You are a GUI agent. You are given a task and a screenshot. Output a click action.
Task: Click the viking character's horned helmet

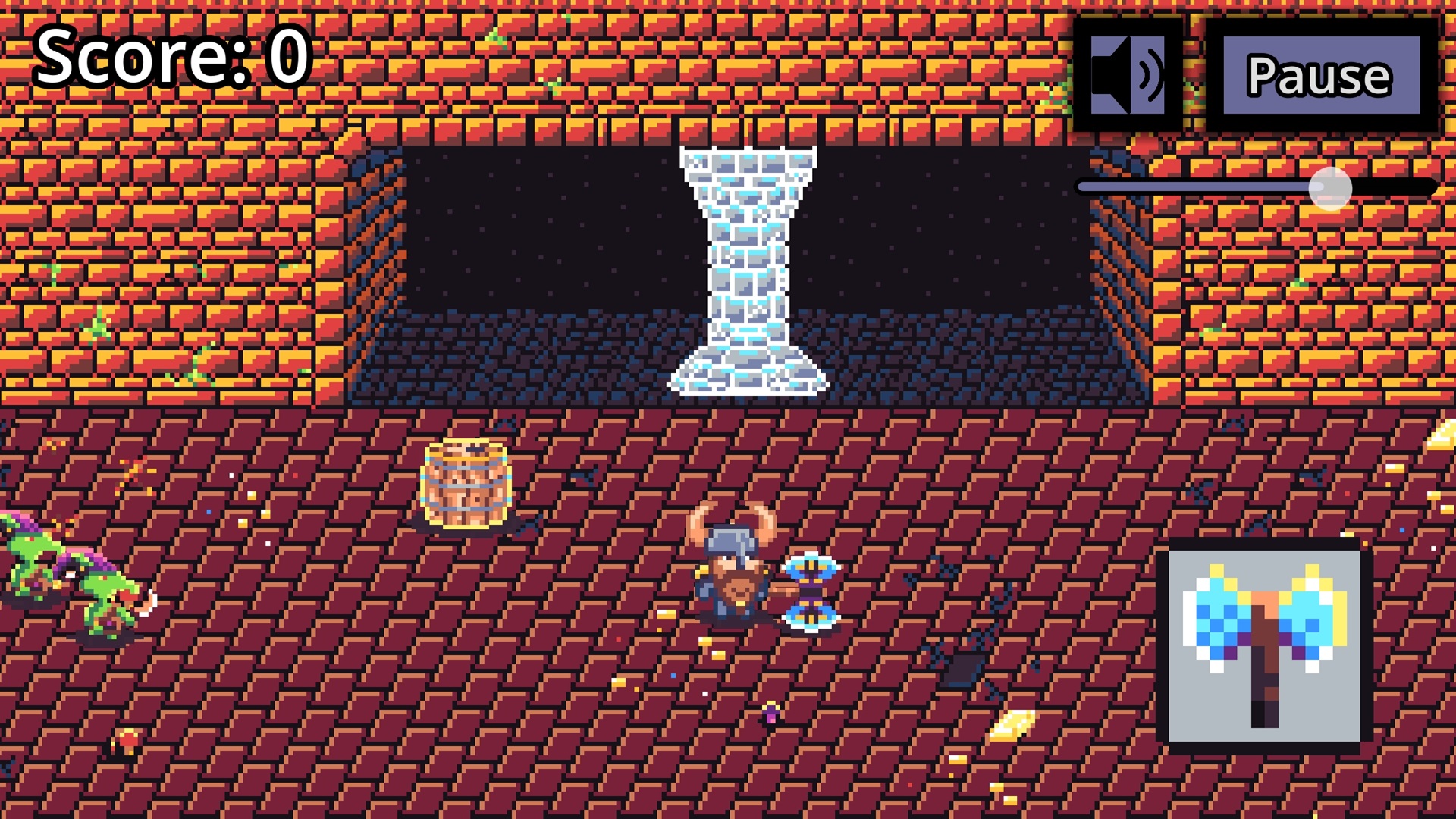click(x=732, y=538)
